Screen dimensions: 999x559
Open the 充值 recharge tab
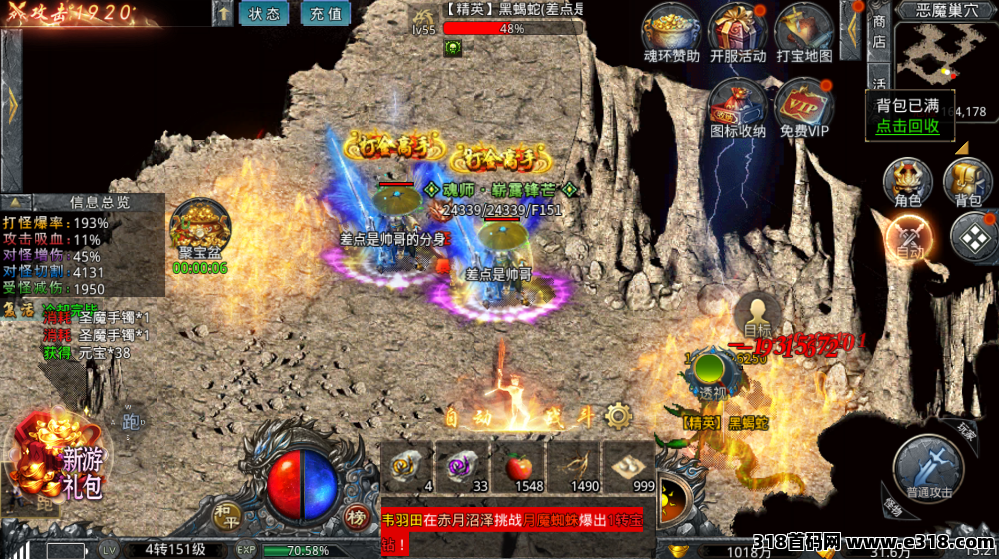[325, 14]
